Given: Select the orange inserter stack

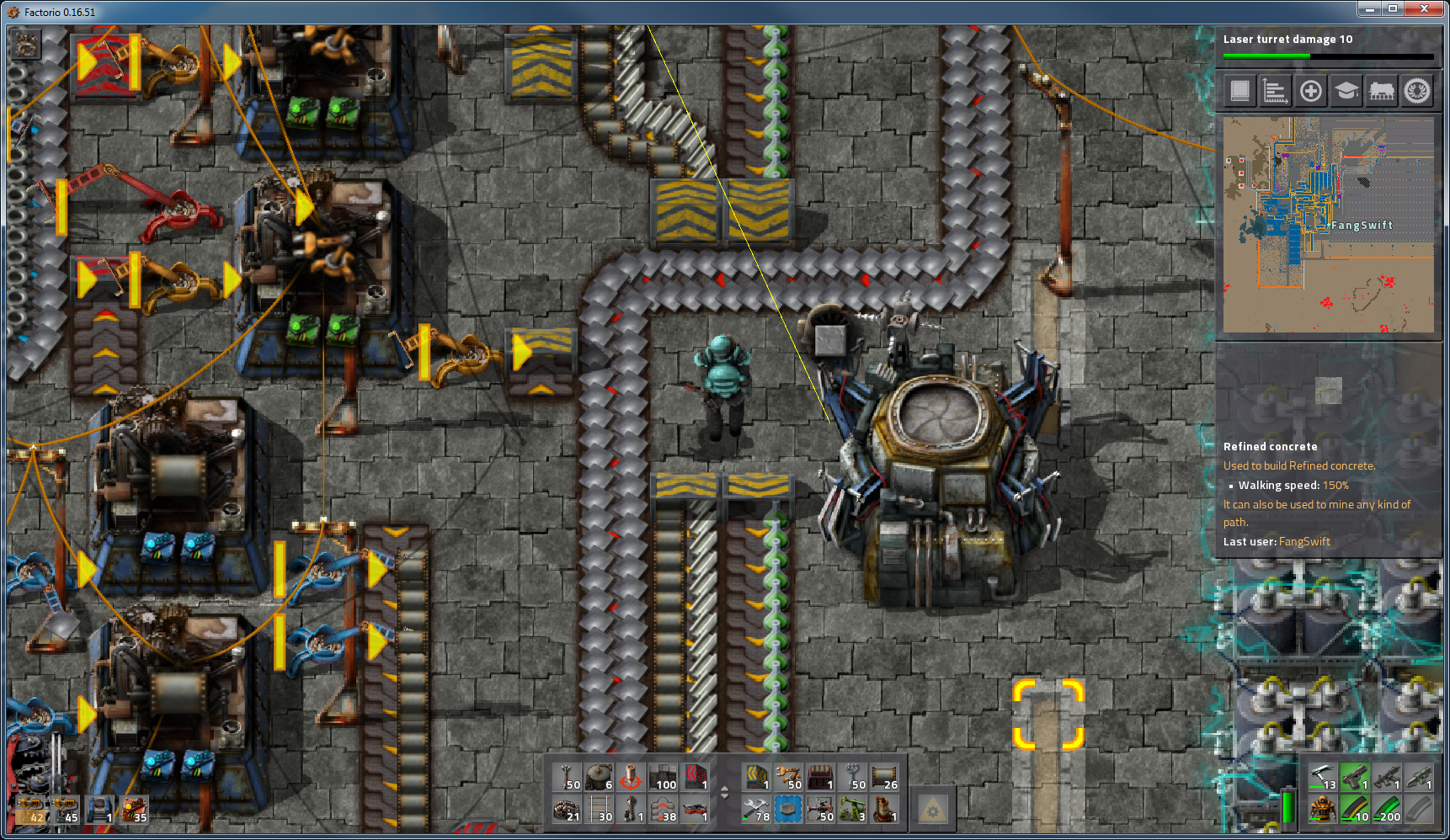Looking at the screenshot, I should tap(788, 778).
